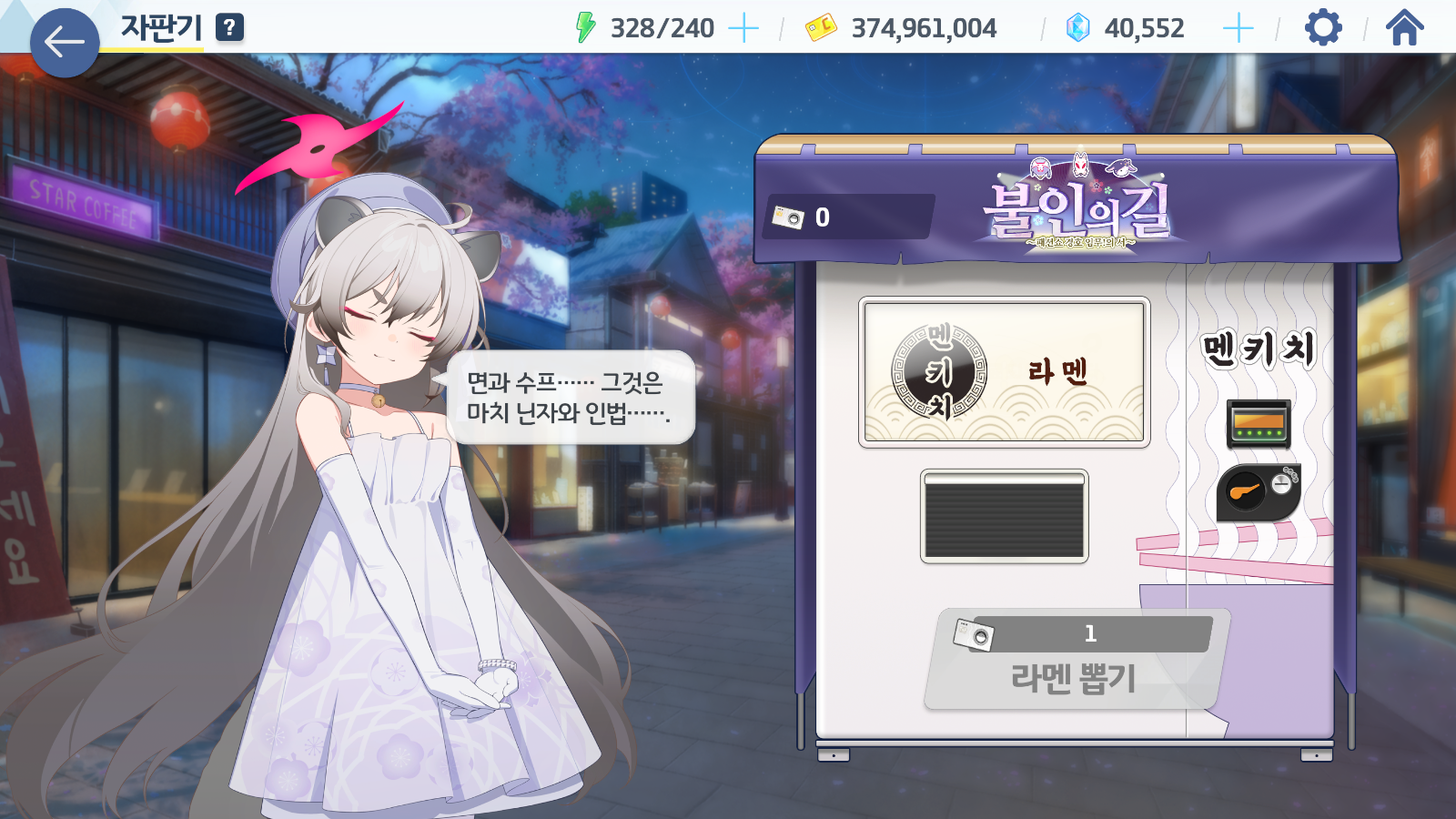
Task: Click the 멘키치 sign on the stall
Action: (1255, 349)
